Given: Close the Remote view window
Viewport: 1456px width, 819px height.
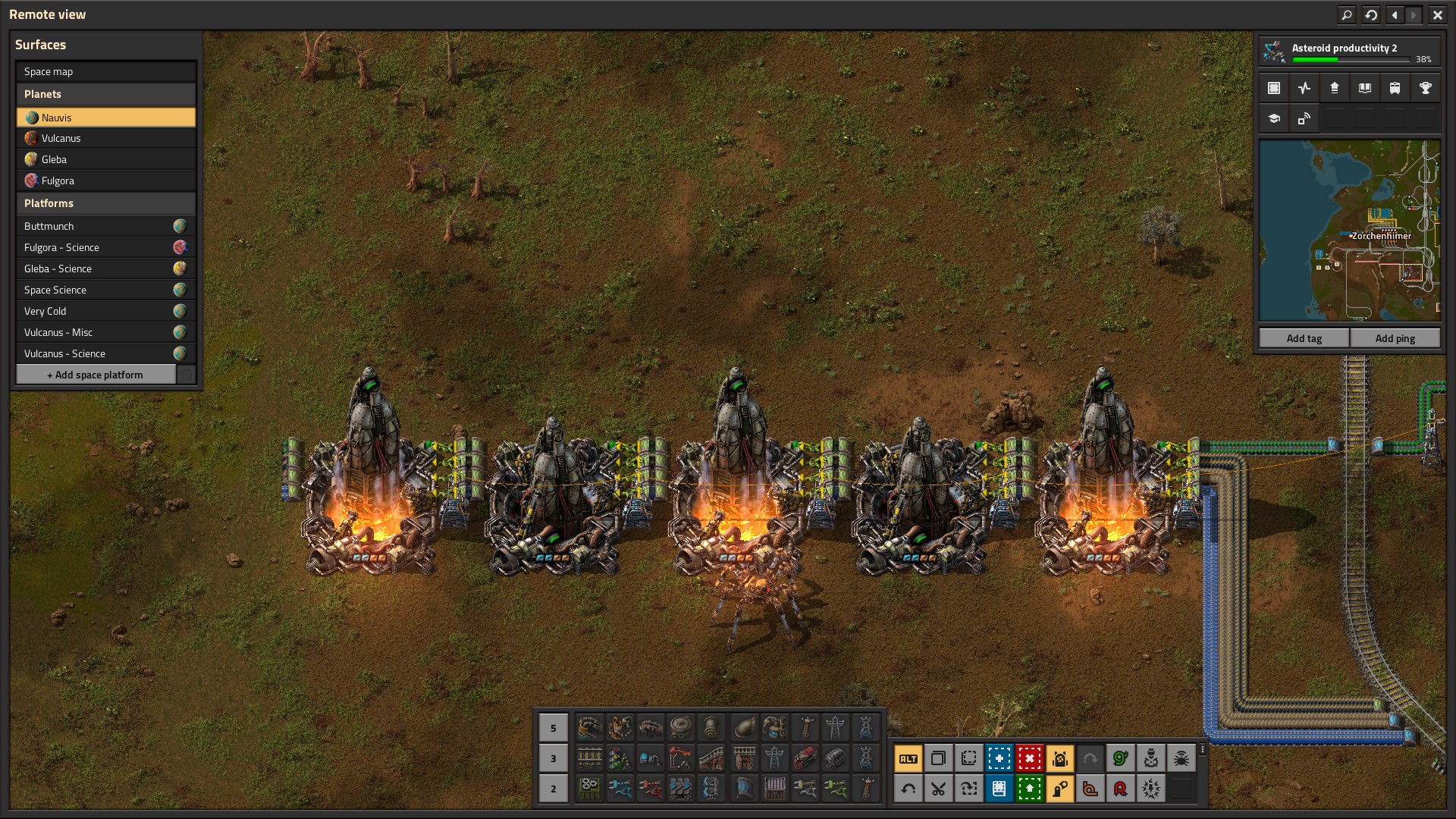Looking at the screenshot, I should [1437, 14].
